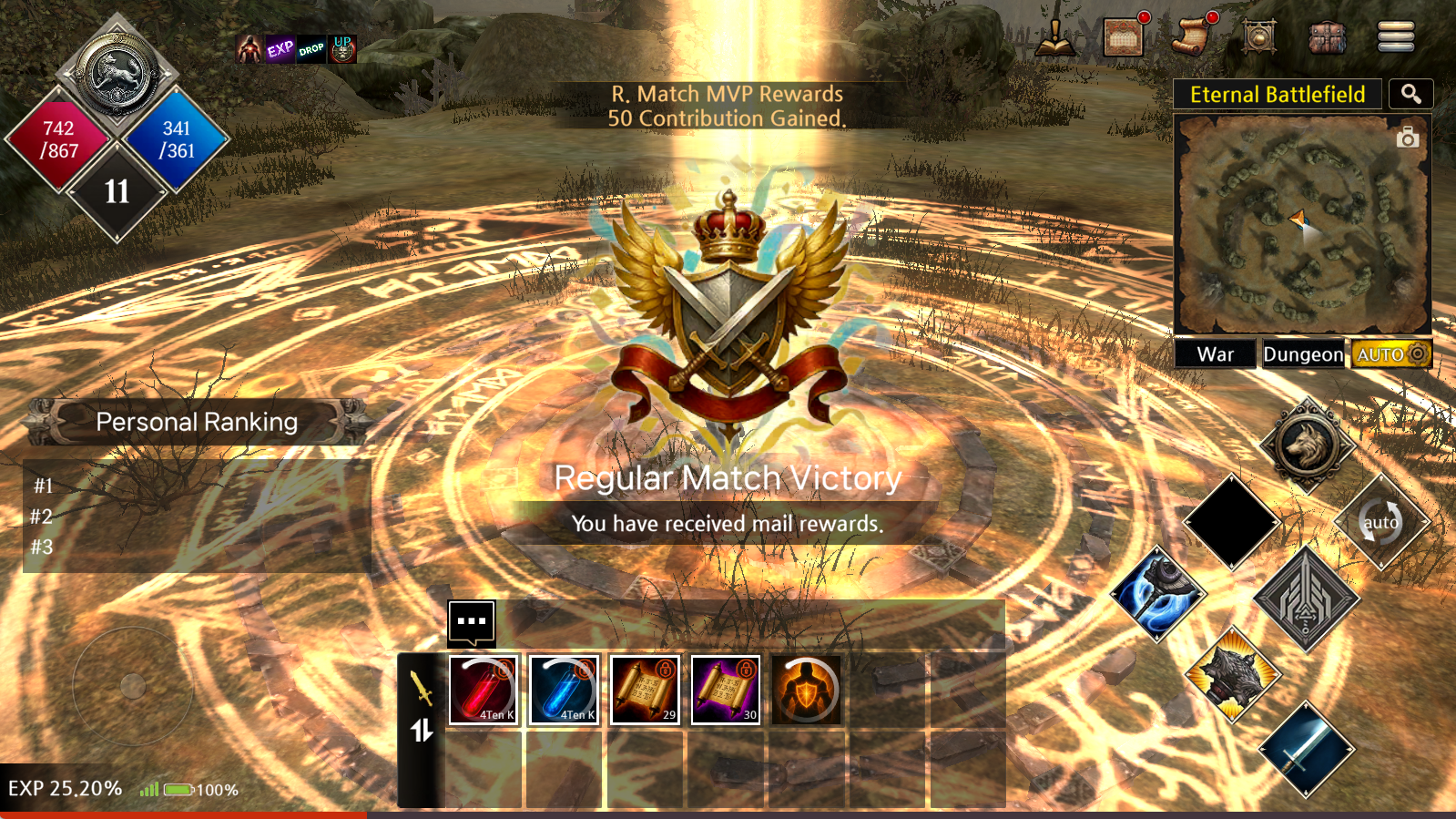Select the War button

[x=1215, y=354]
